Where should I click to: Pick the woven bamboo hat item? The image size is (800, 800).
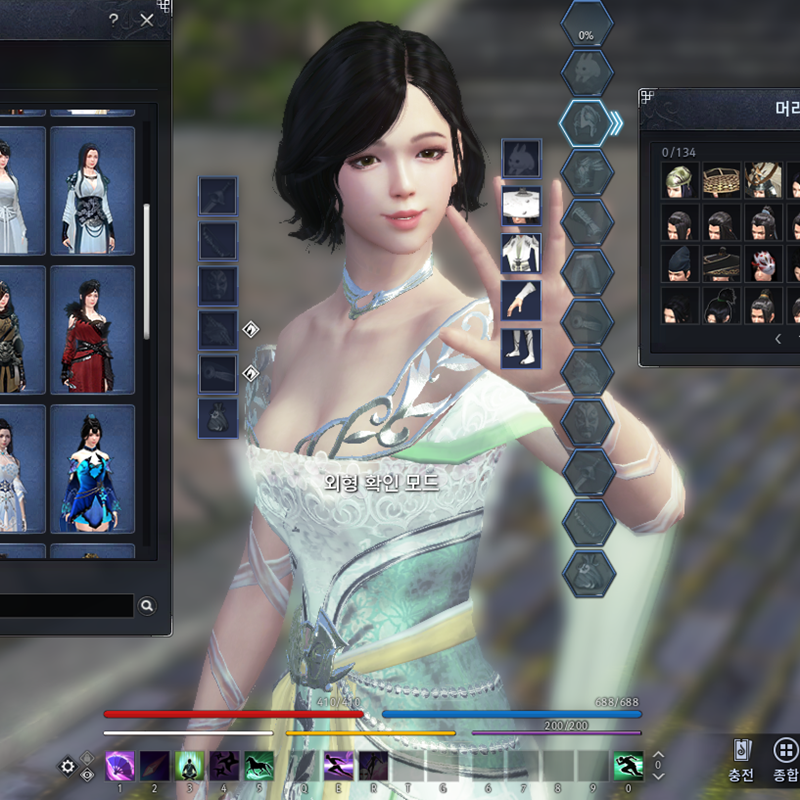[721, 181]
